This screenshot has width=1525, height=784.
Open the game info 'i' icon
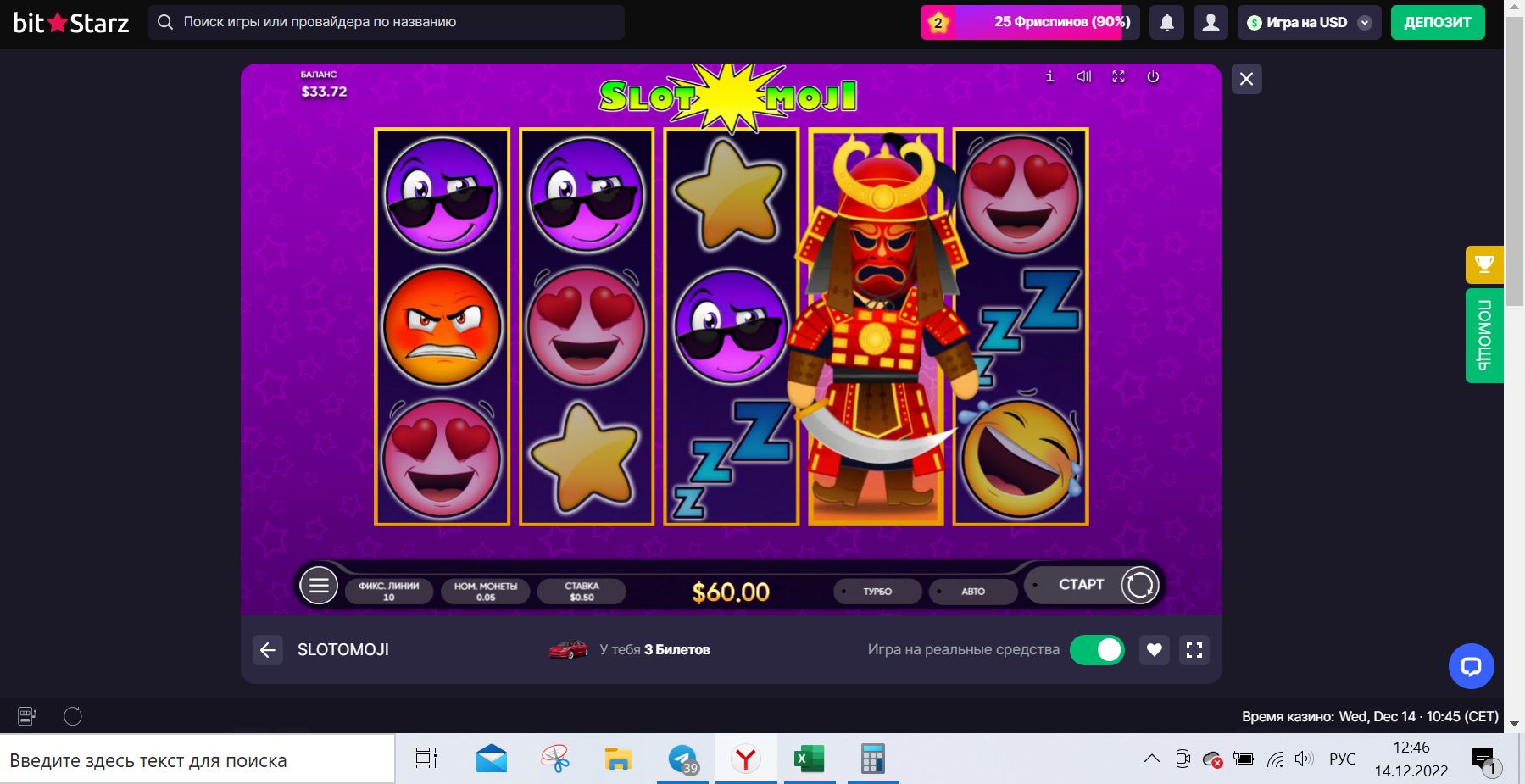[x=1049, y=76]
